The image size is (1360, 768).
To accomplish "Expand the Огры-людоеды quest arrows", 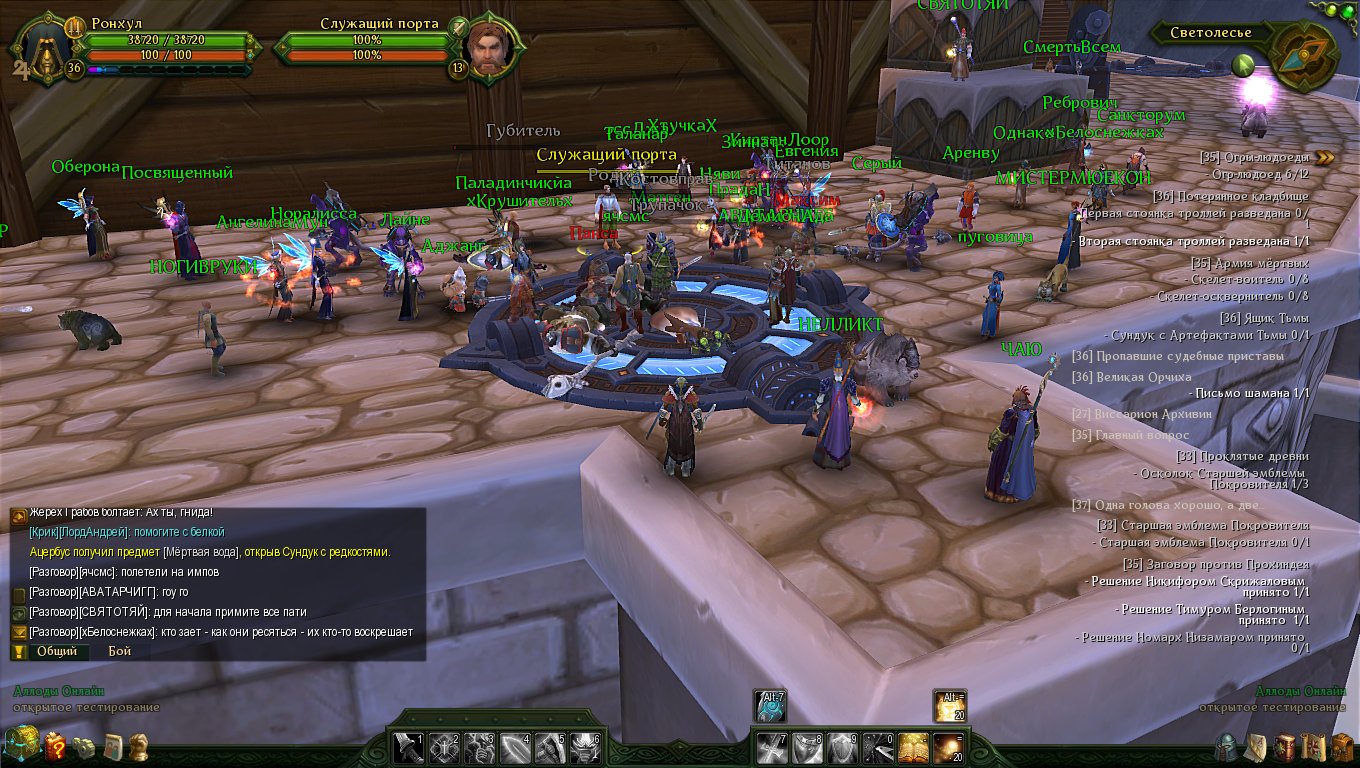I will click(1325, 157).
